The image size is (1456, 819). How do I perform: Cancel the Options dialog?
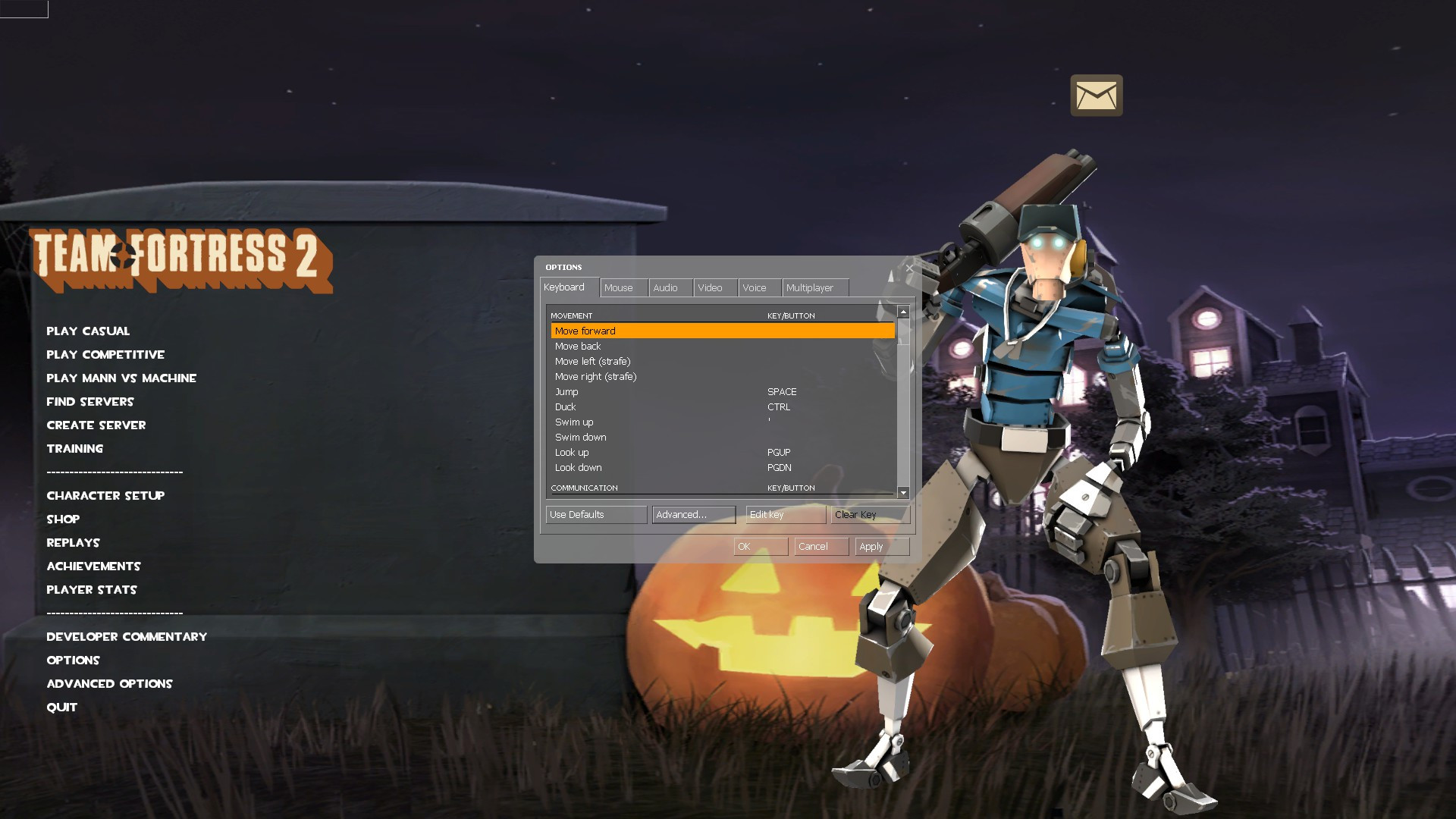coord(820,546)
